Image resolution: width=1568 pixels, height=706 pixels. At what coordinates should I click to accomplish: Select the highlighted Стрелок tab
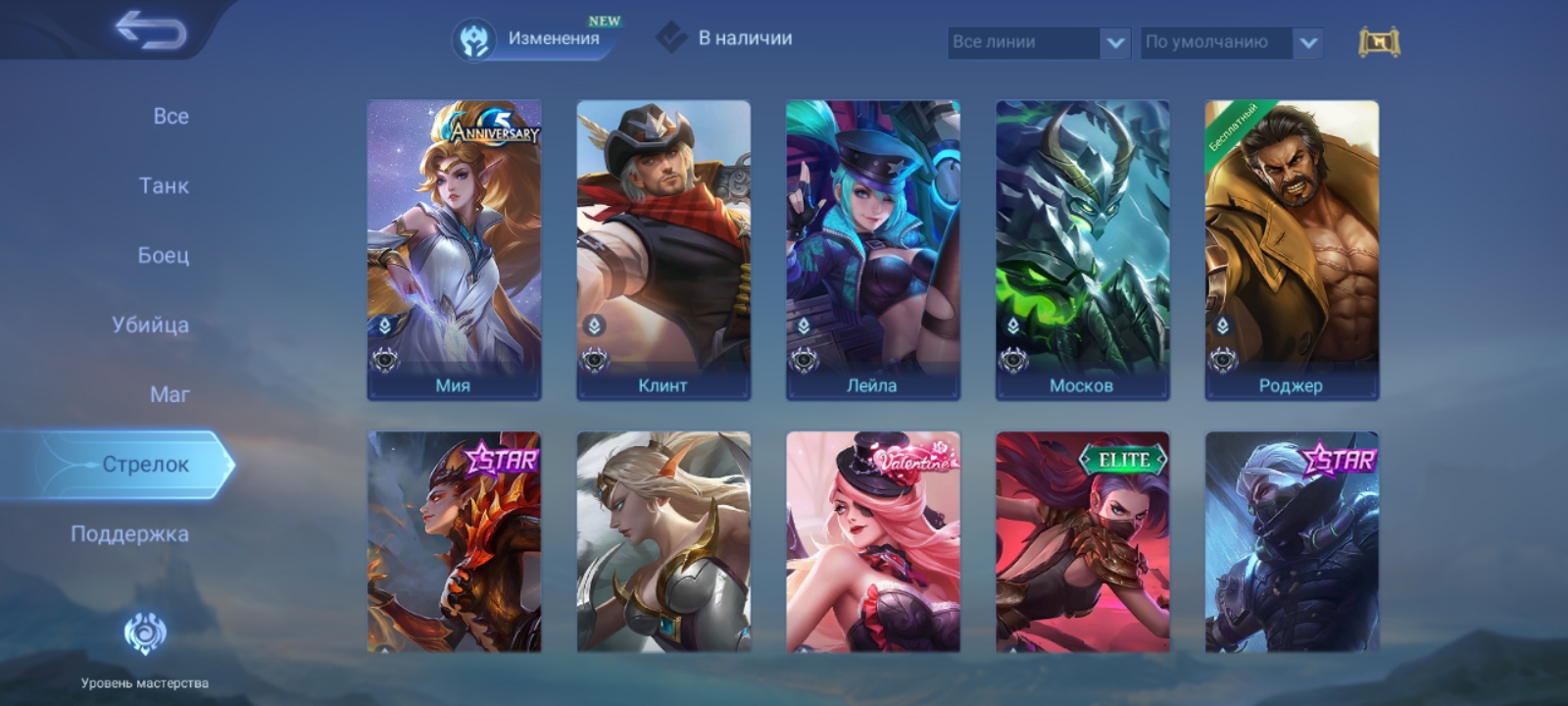click(x=145, y=464)
